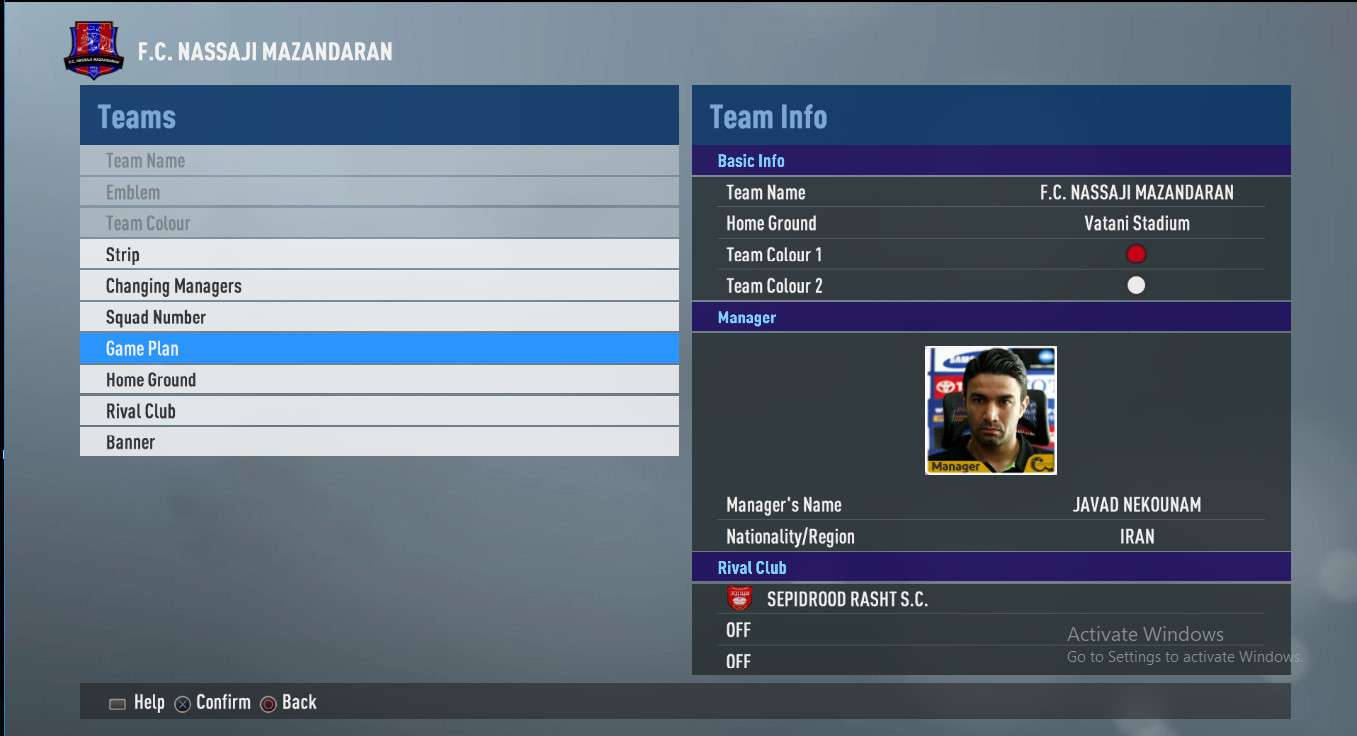Viewport: 1357px width, 736px height.
Task: Open the Strip menu entry
Action: click(x=379, y=254)
